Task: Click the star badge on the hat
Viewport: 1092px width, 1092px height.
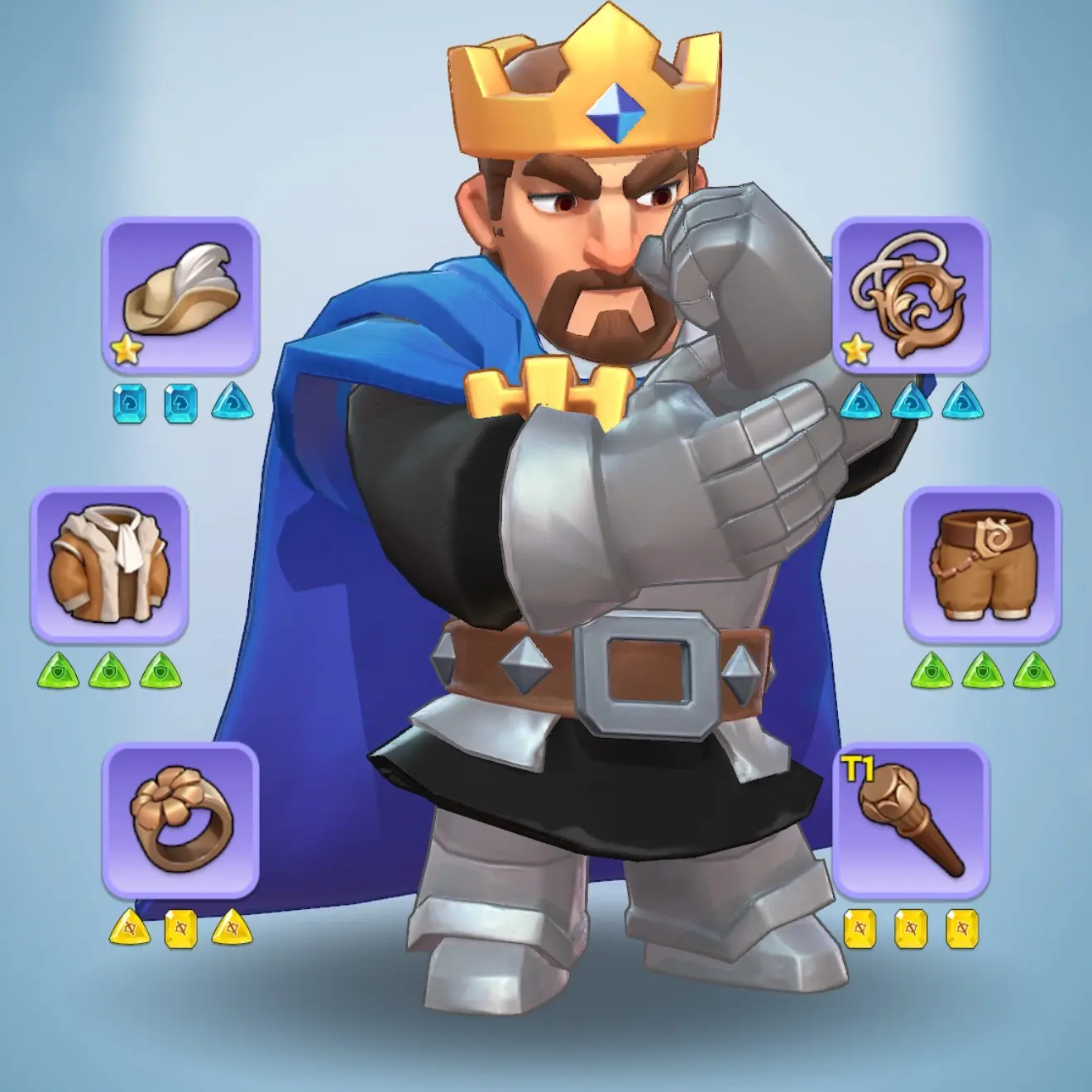Action: point(125,350)
